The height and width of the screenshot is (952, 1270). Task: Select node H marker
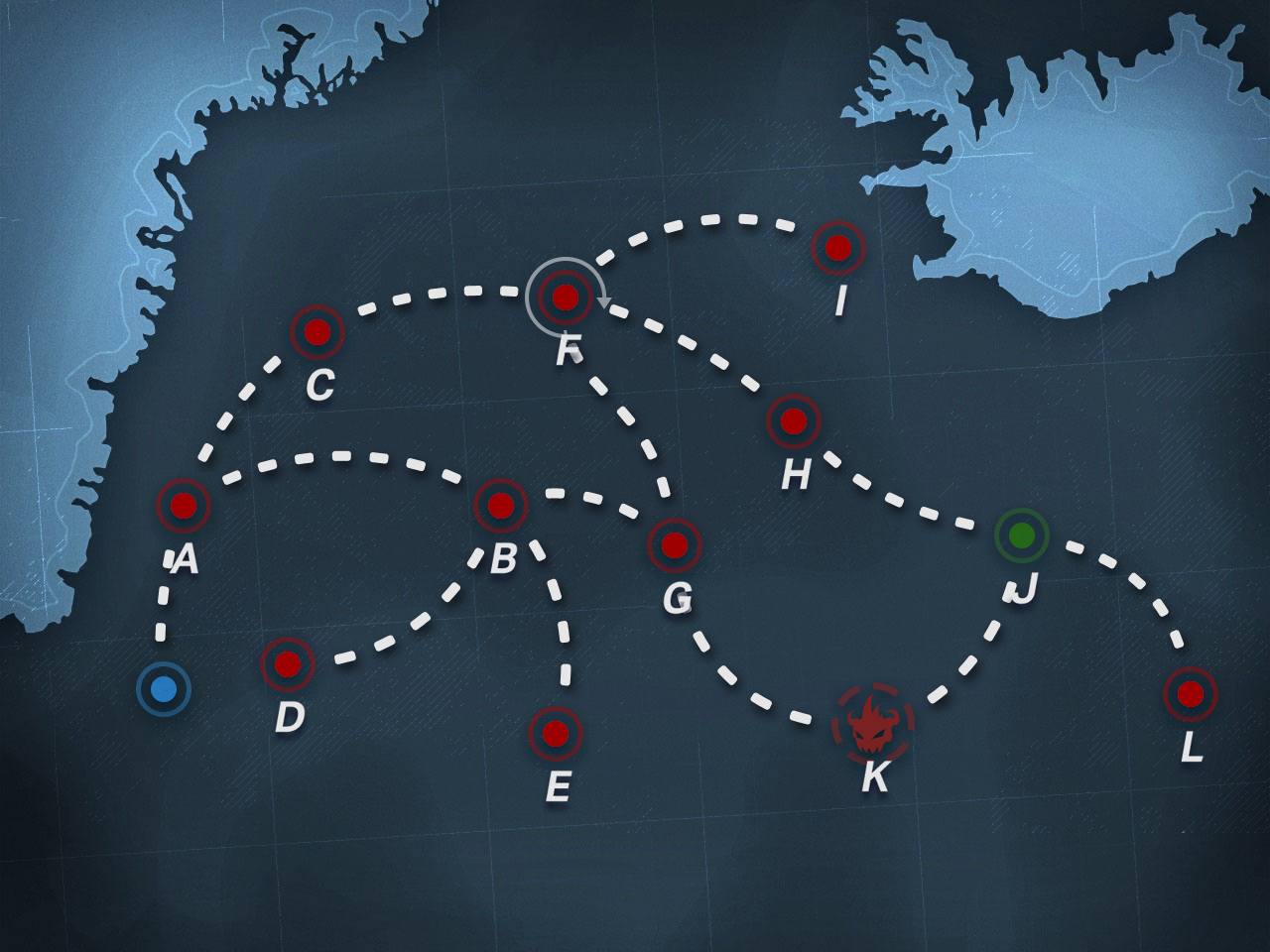click(x=794, y=421)
